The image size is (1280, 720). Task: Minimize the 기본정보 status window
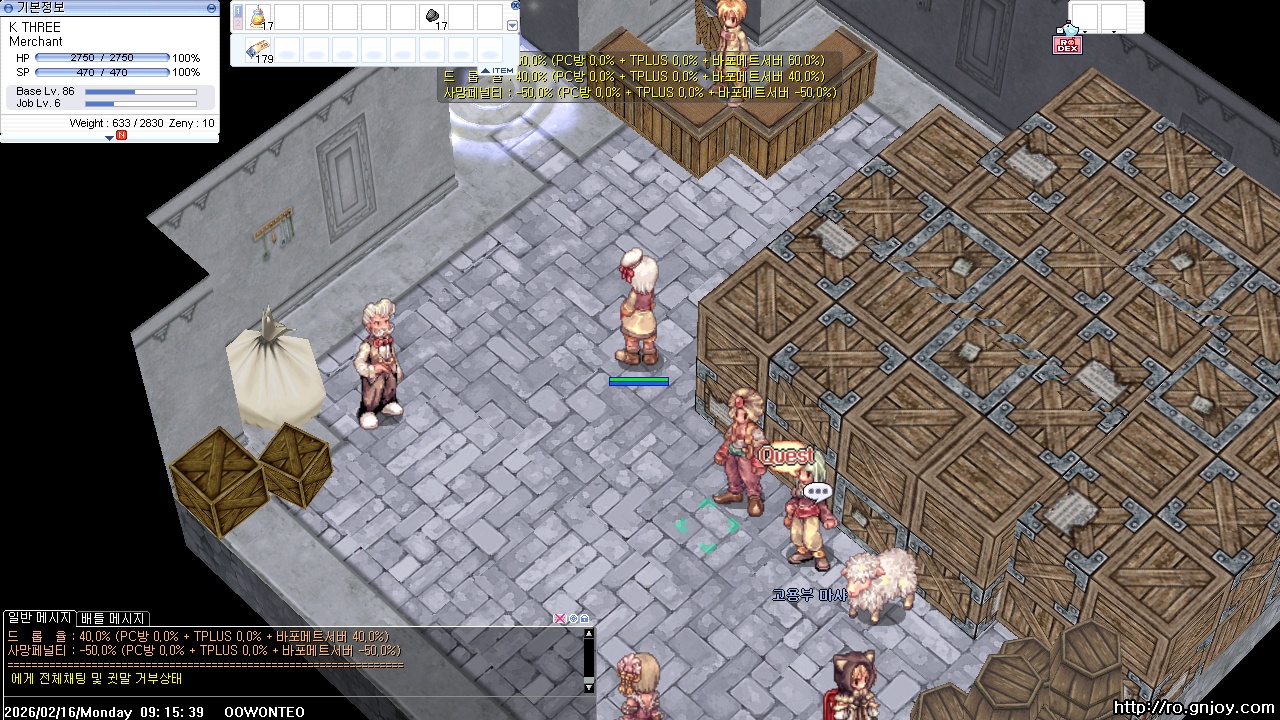click(x=211, y=7)
